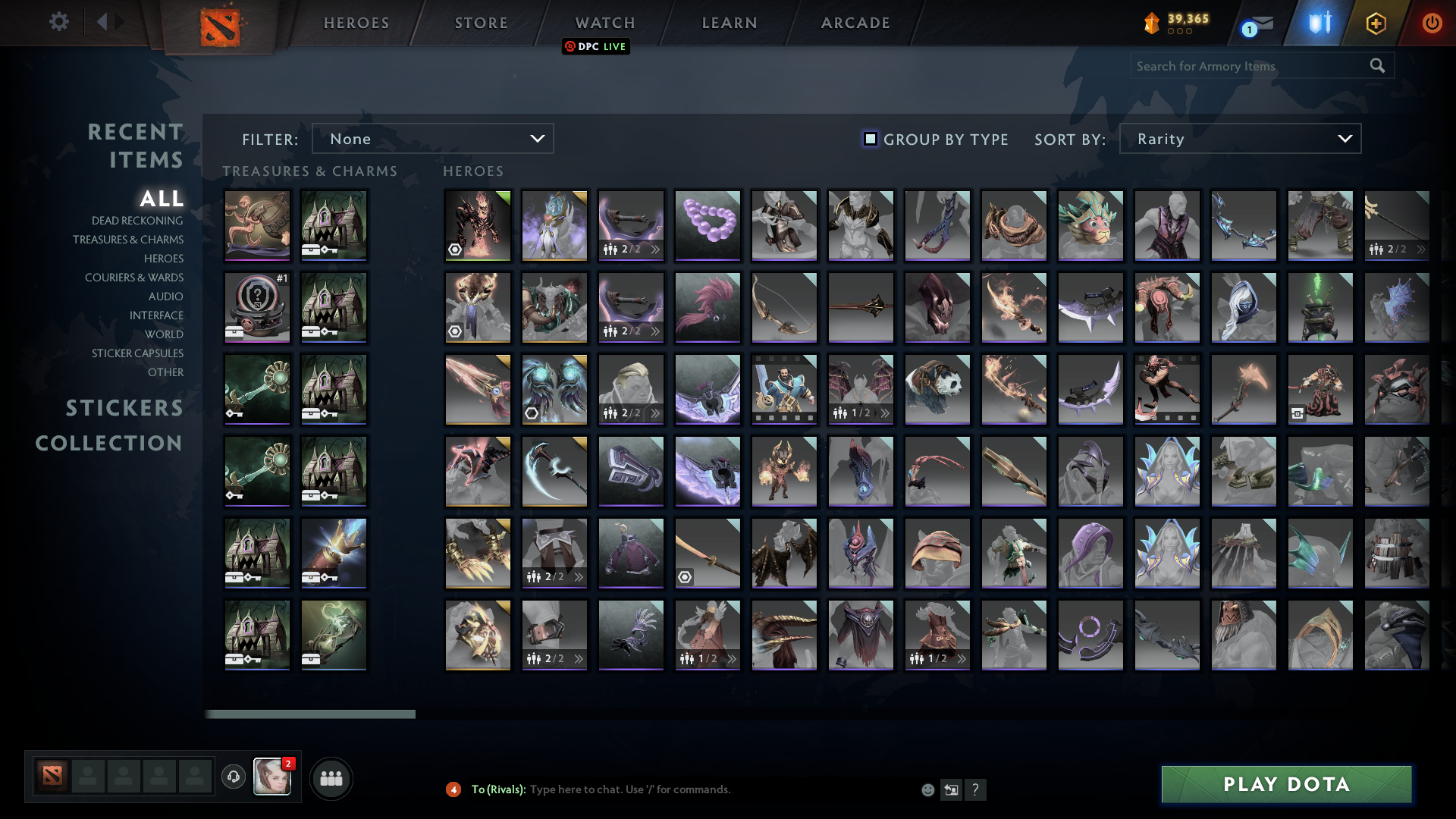Expand the chevron on the 2/2 bundle item
The width and height of the screenshot is (1456, 819).
tap(655, 249)
